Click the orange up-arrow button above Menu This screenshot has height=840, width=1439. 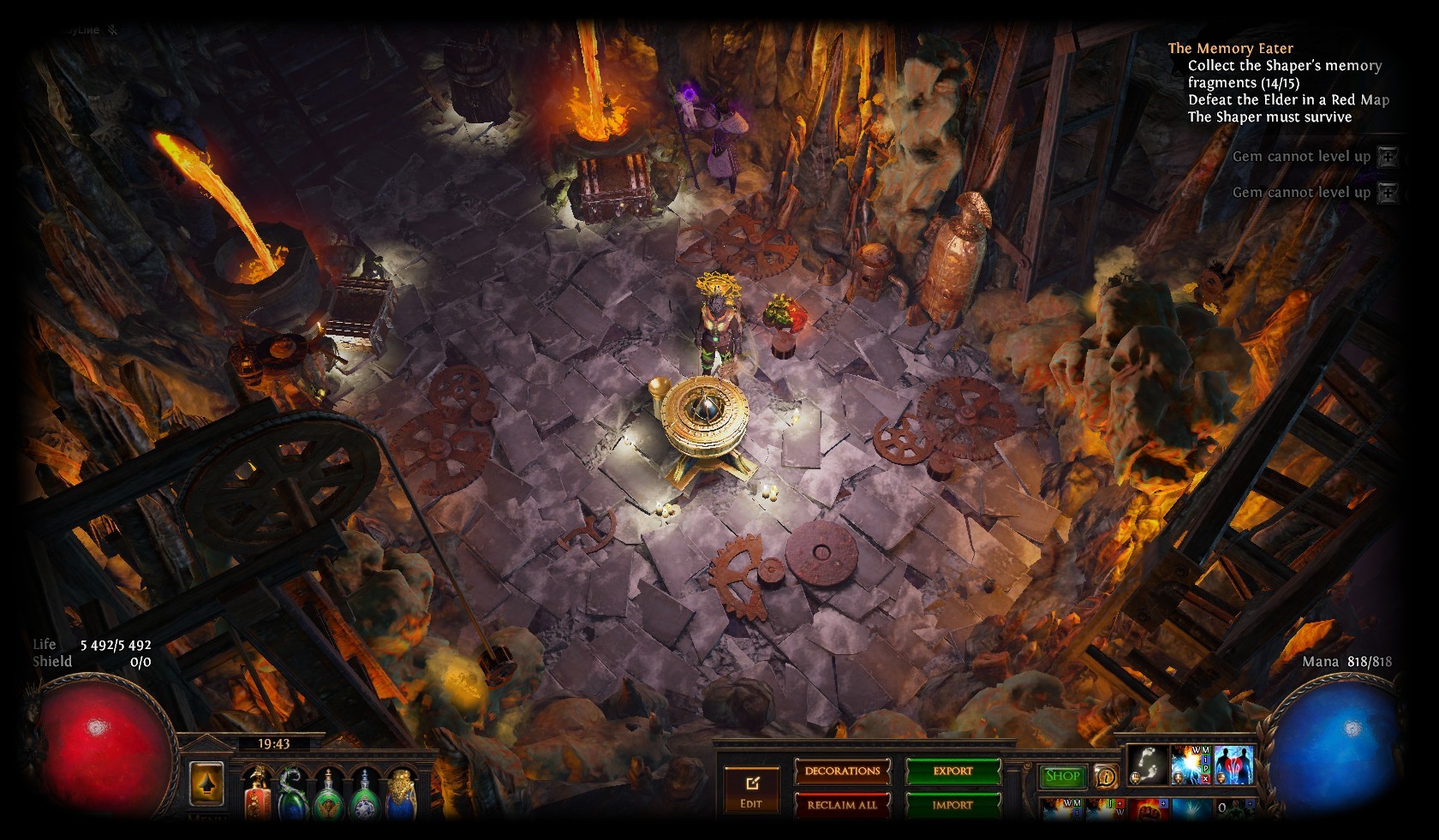click(x=206, y=783)
